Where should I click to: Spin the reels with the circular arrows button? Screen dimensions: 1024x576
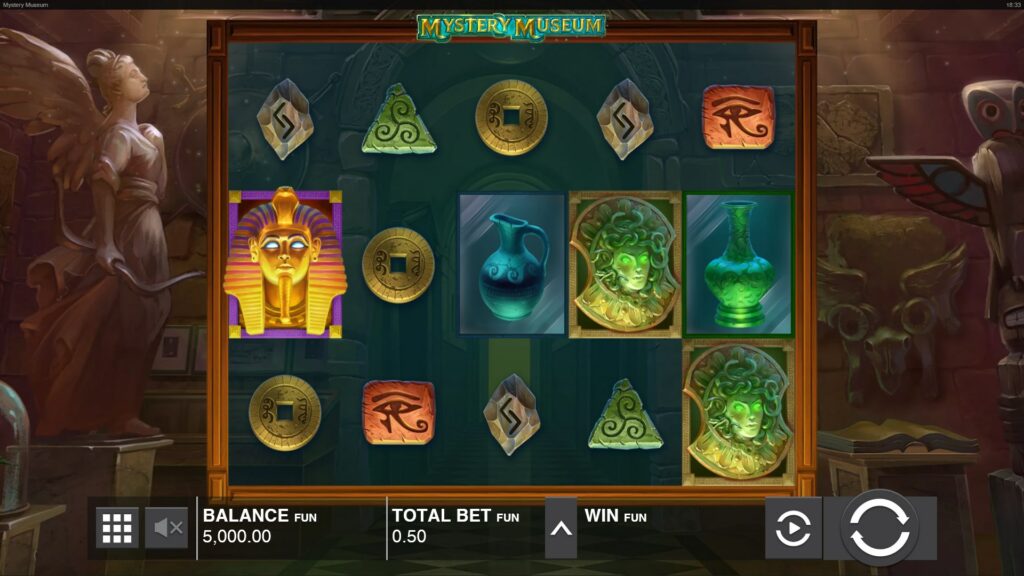(879, 527)
